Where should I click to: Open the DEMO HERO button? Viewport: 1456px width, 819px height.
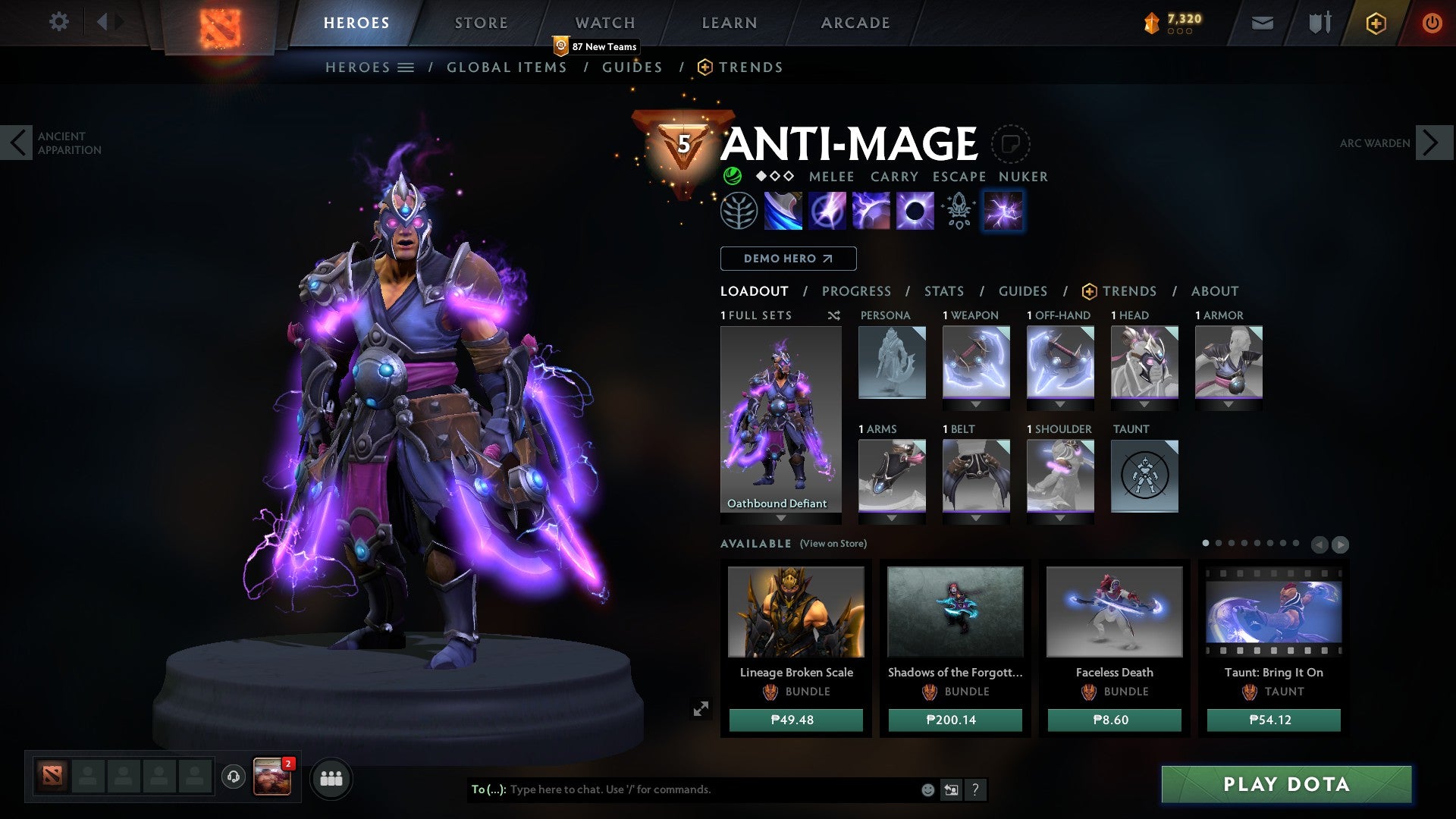click(x=787, y=258)
